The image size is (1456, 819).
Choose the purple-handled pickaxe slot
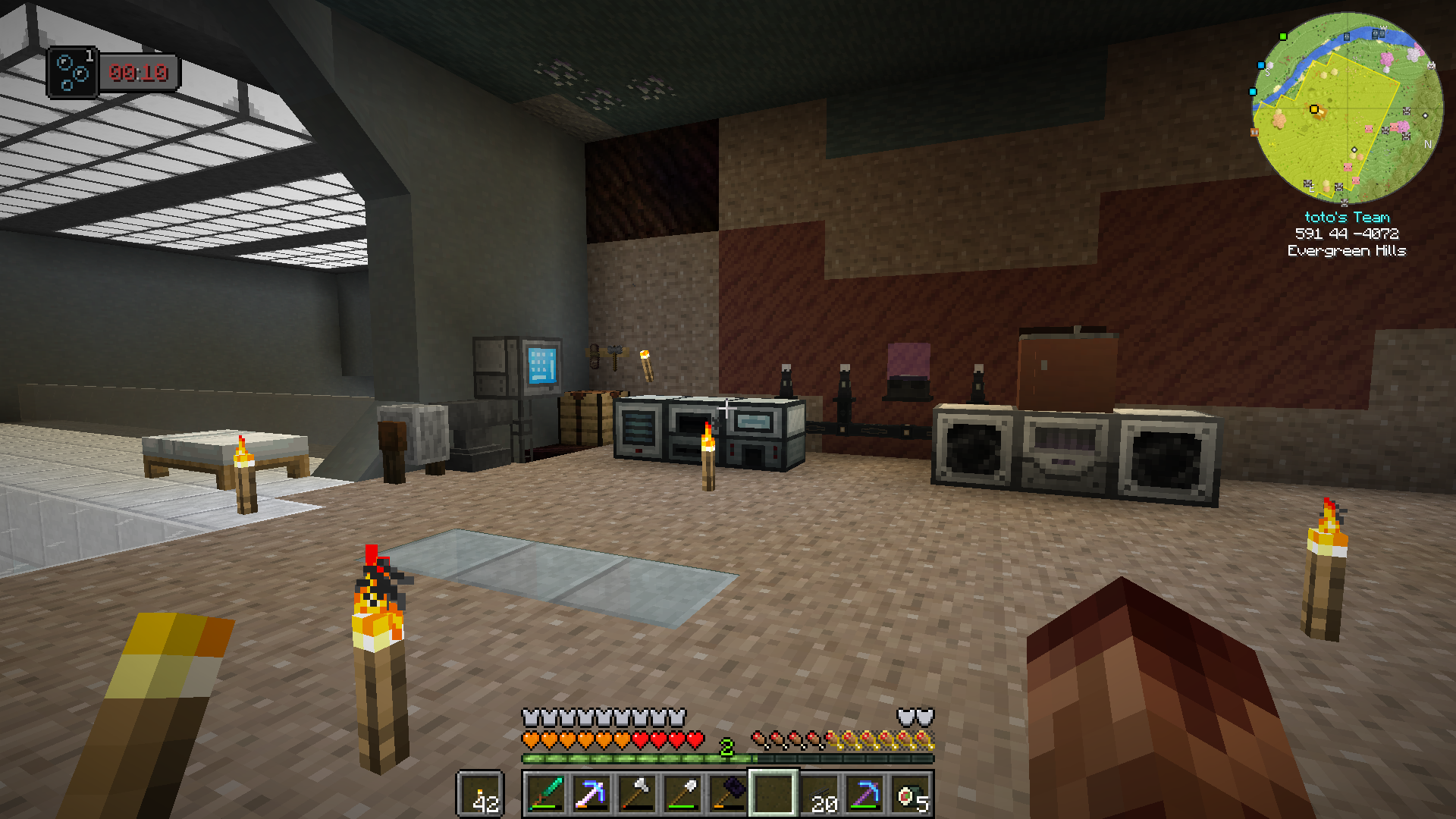(864, 794)
